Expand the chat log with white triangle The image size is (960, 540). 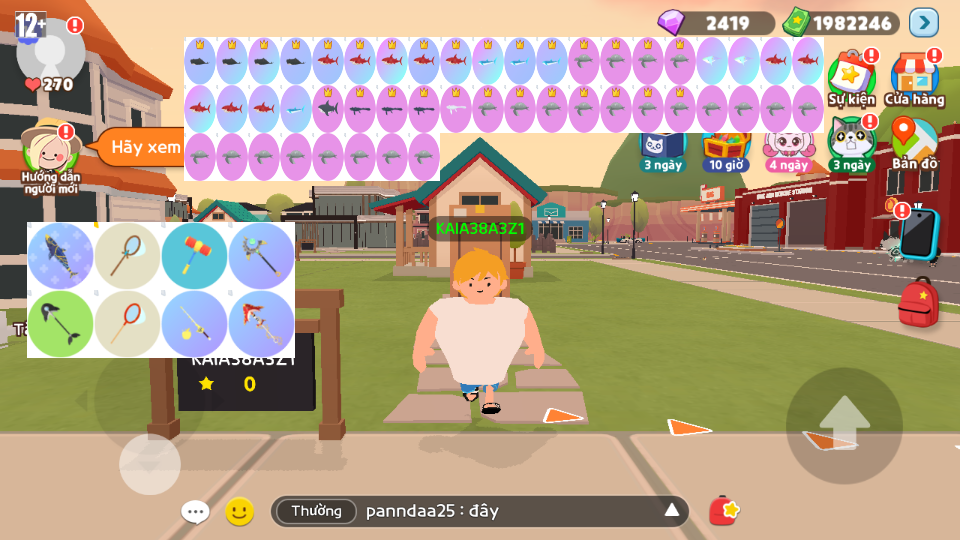pos(672,512)
